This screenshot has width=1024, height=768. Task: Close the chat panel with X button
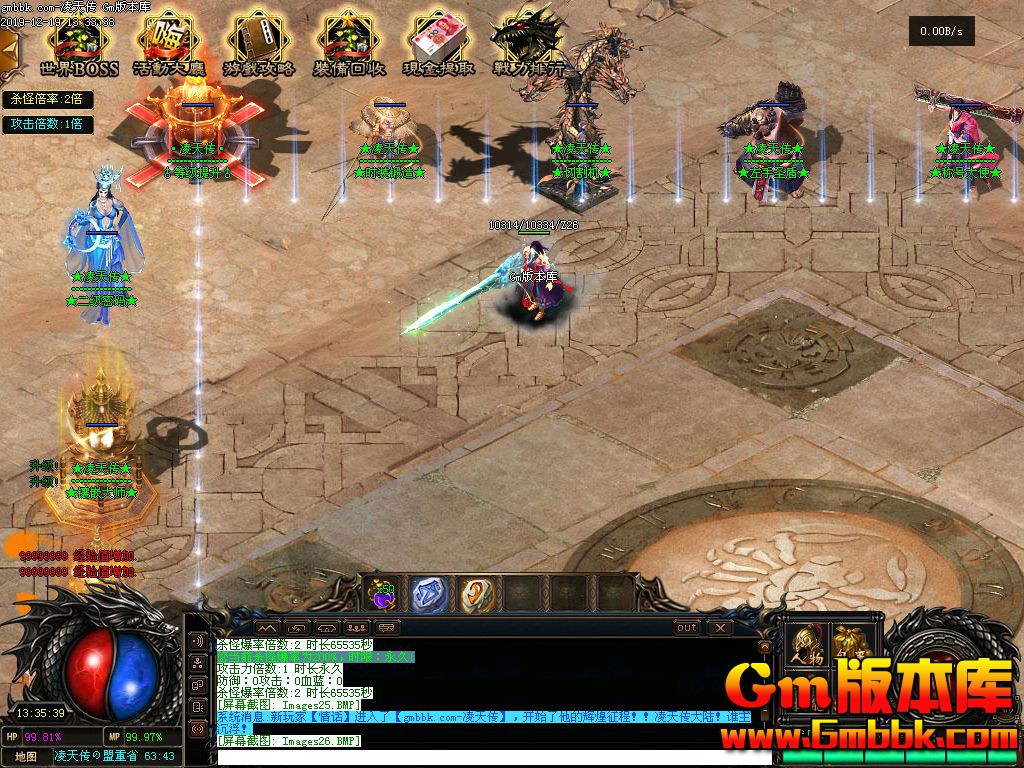719,628
